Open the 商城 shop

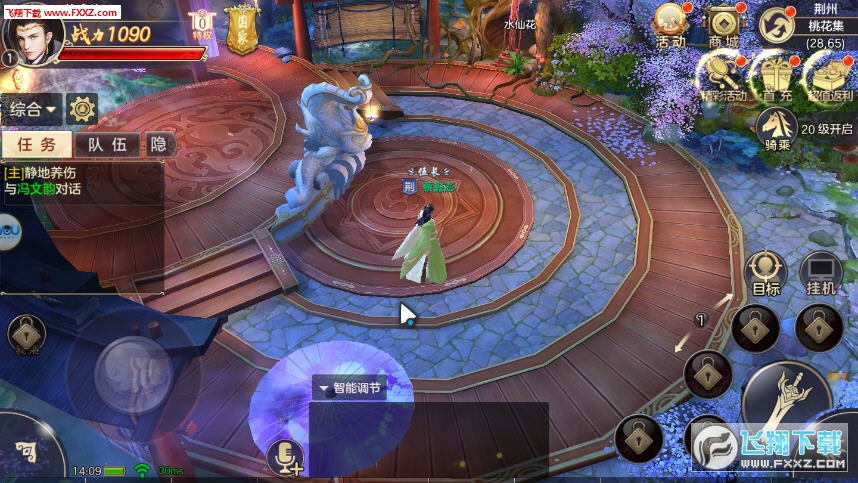tap(723, 24)
